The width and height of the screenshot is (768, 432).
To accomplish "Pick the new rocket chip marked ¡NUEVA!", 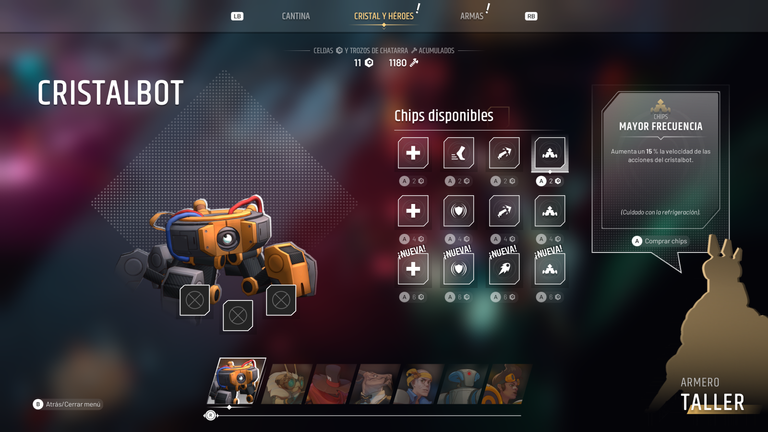I will pos(504,268).
